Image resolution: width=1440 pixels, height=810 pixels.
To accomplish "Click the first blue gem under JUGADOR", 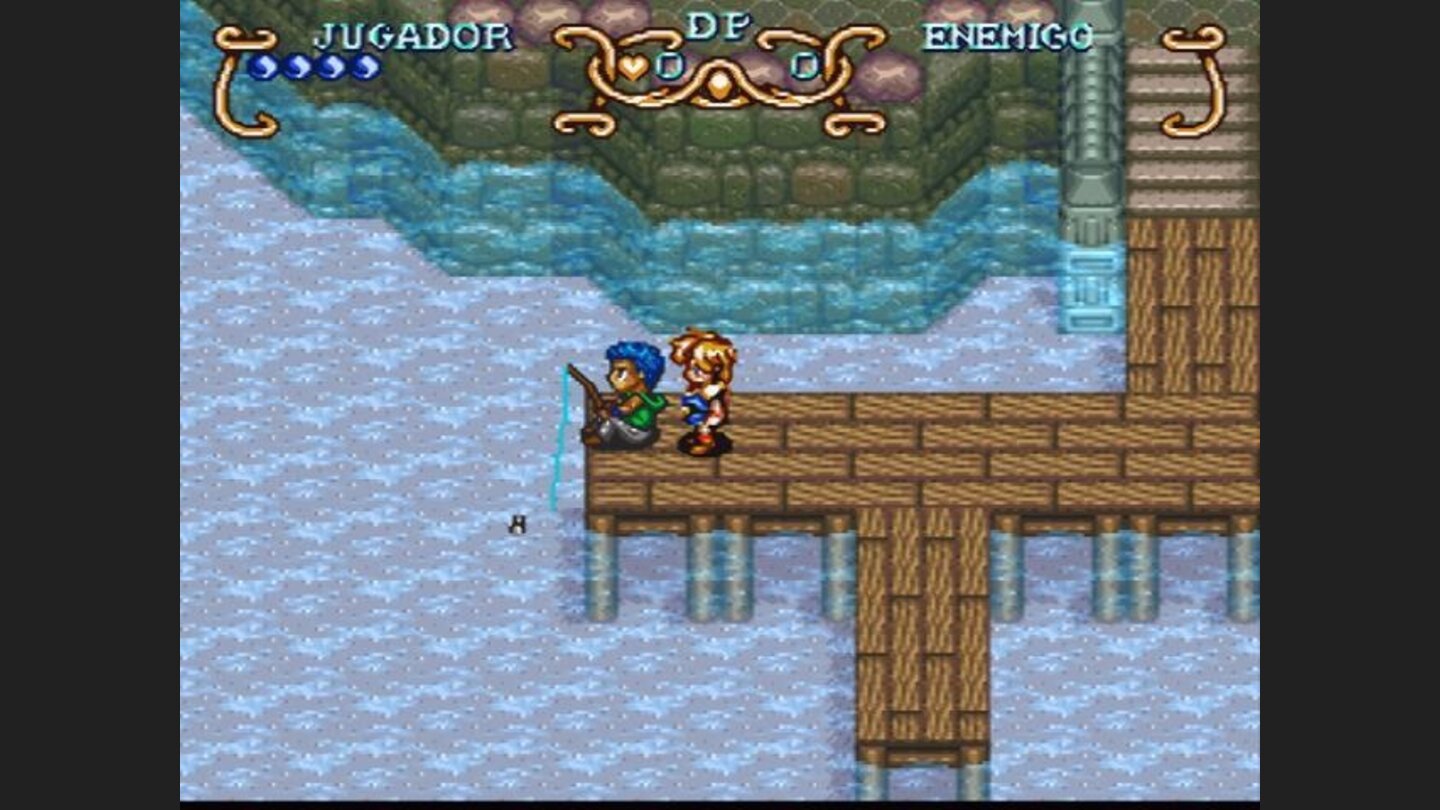I will 263,68.
